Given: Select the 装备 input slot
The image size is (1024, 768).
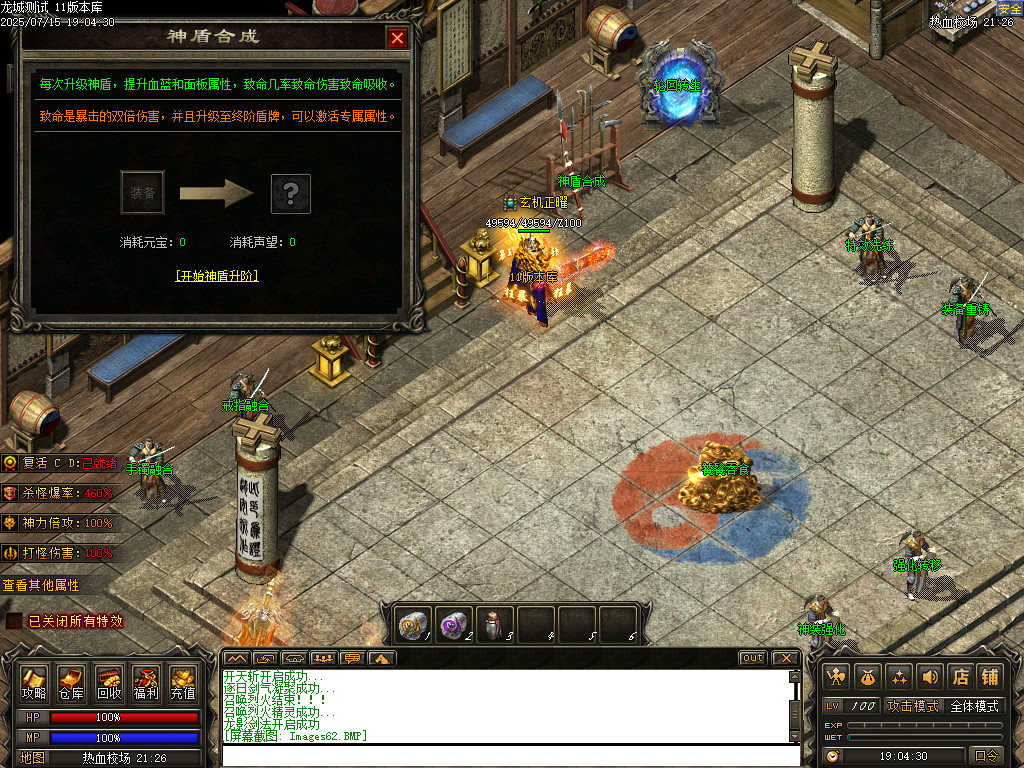Looking at the screenshot, I should point(142,193).
